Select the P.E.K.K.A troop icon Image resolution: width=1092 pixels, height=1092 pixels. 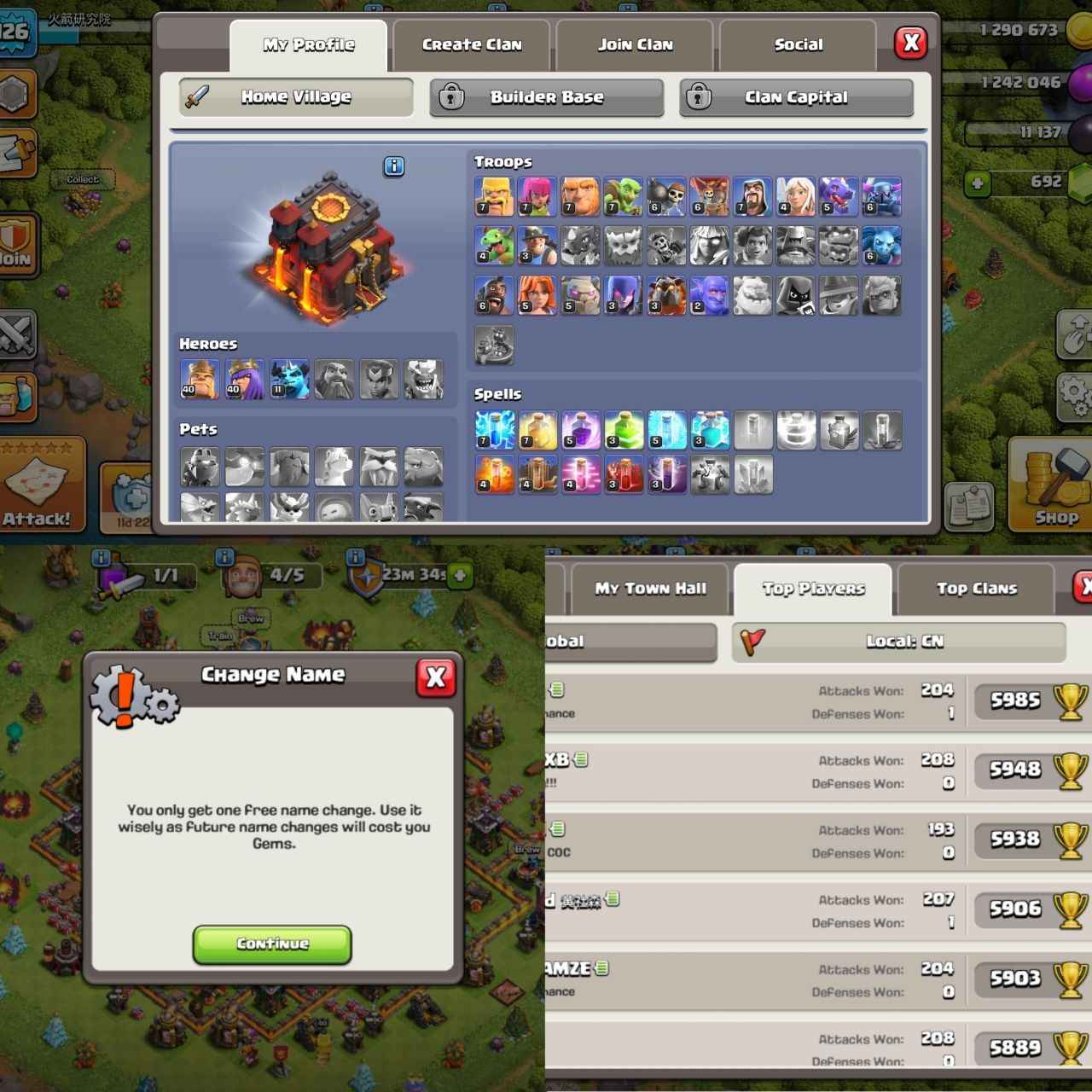882,196
